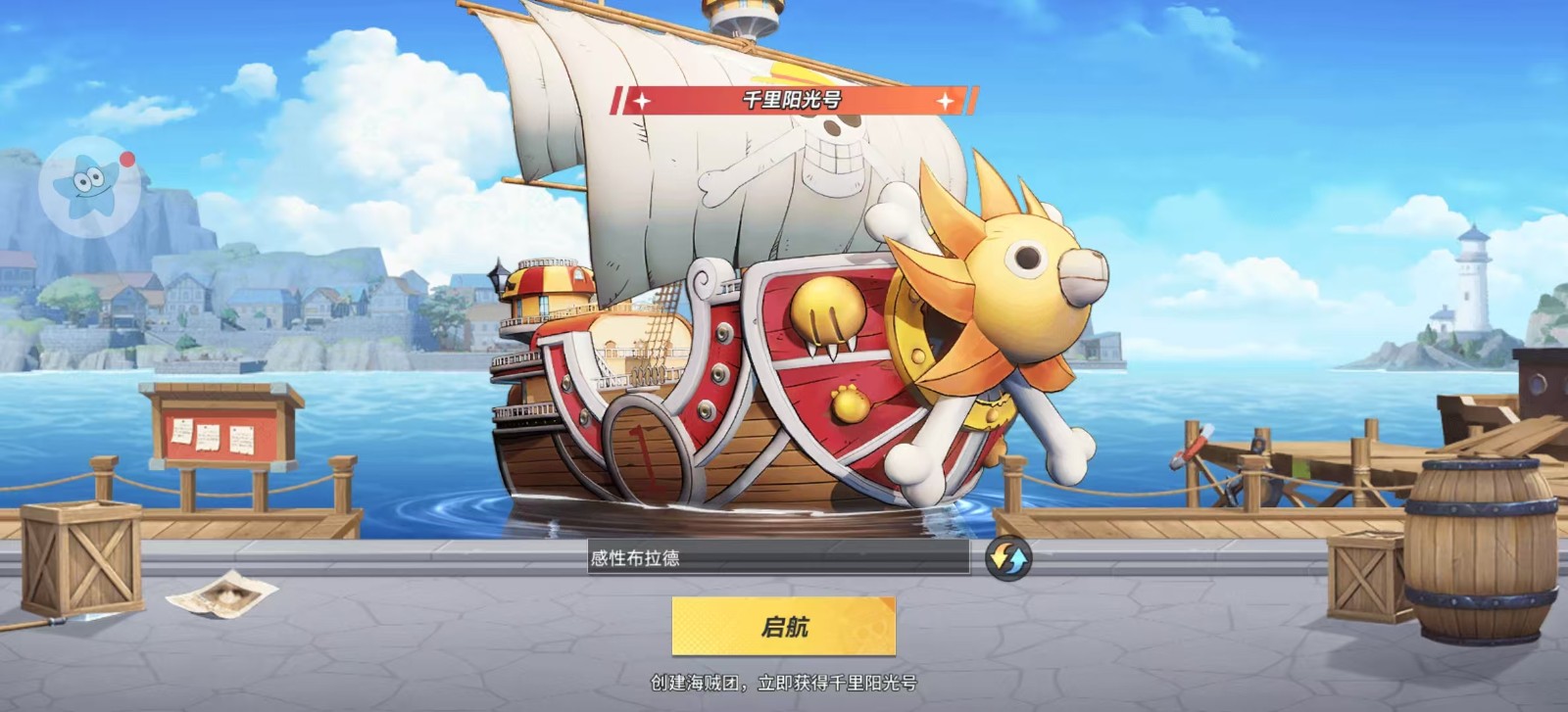Tap the 千里阳光号 title banner
Viewport: 1568px width, 712px height.
pyautogui.click(x=796, y=97)
